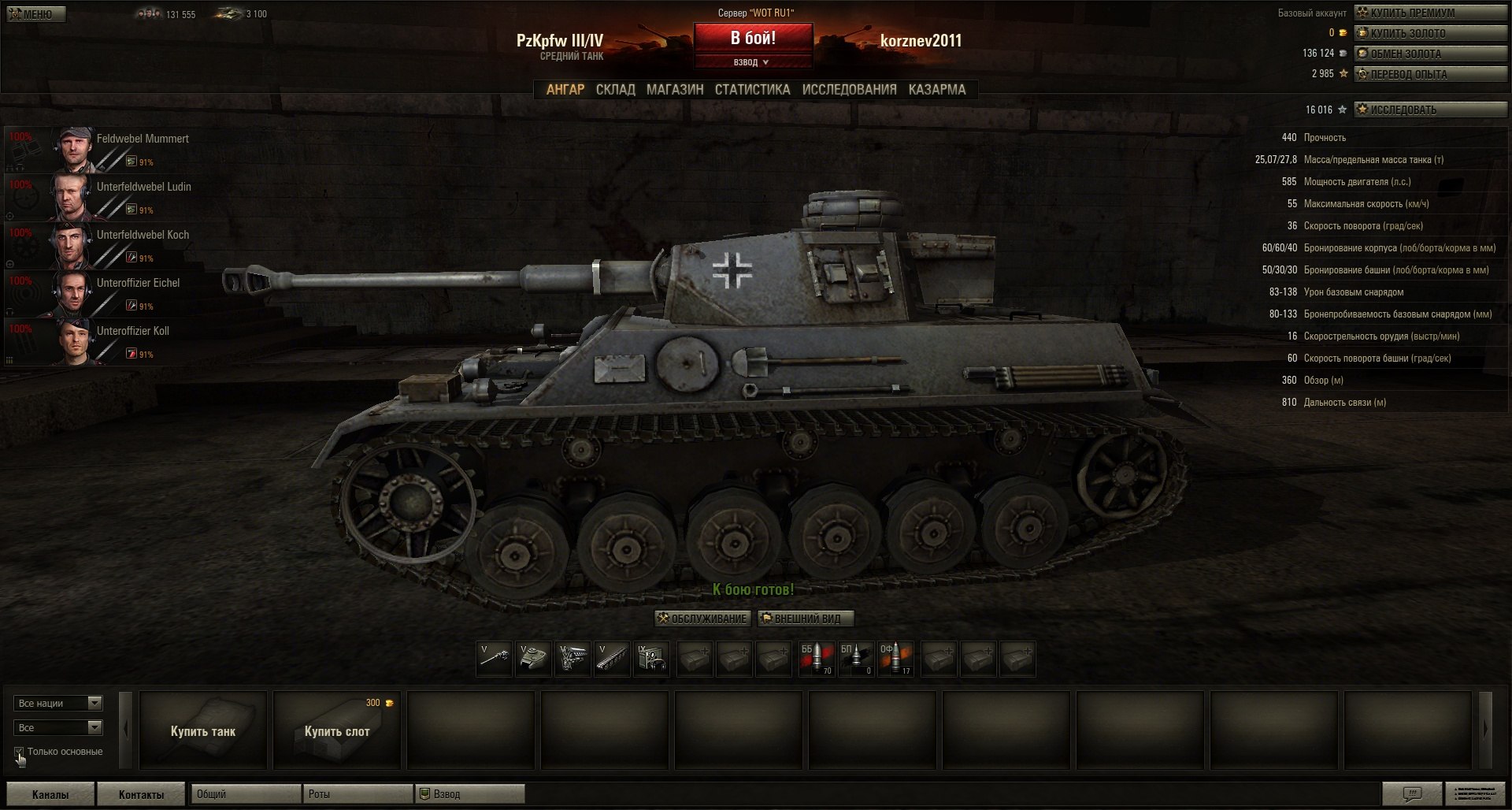The width and height of the screenshot is (1512, 810).
Task: Open the Контакты panel
Action: point(141,794)
